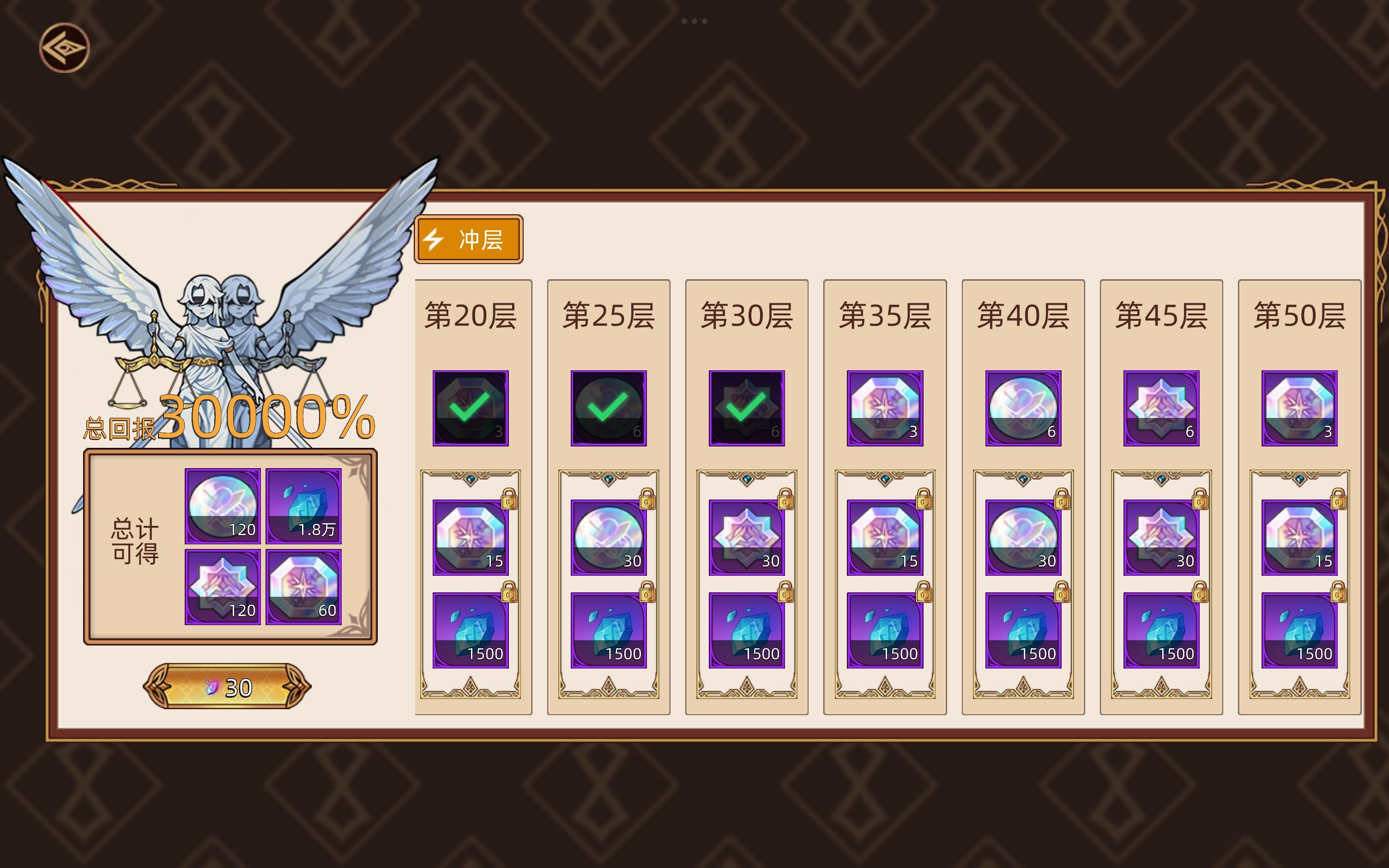Select the 第50层 column header
This screenshot has width=1389, height=868.
click(1298, 315)
